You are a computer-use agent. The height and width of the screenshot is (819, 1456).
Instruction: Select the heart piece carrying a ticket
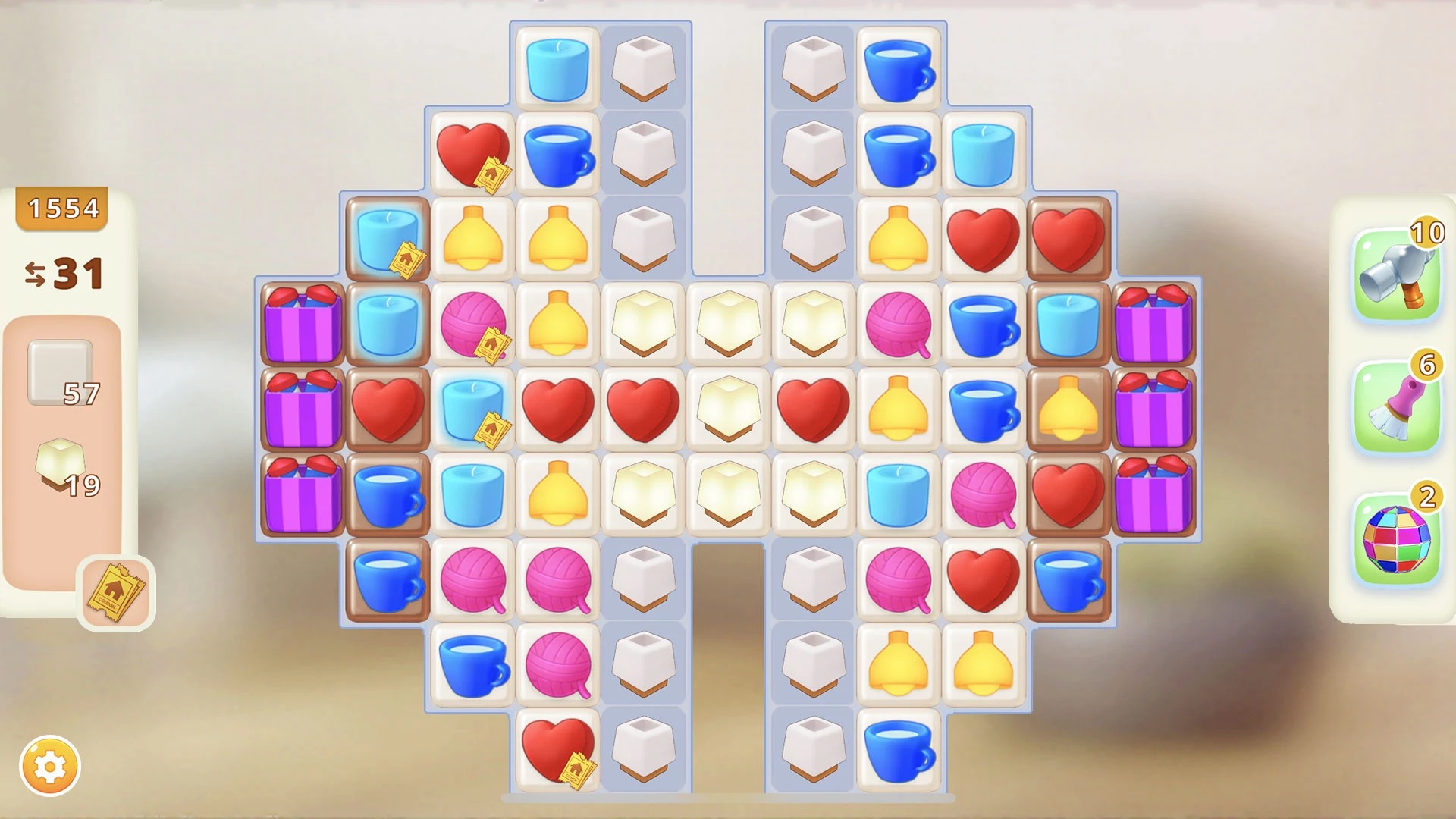[x=472, y=152]
